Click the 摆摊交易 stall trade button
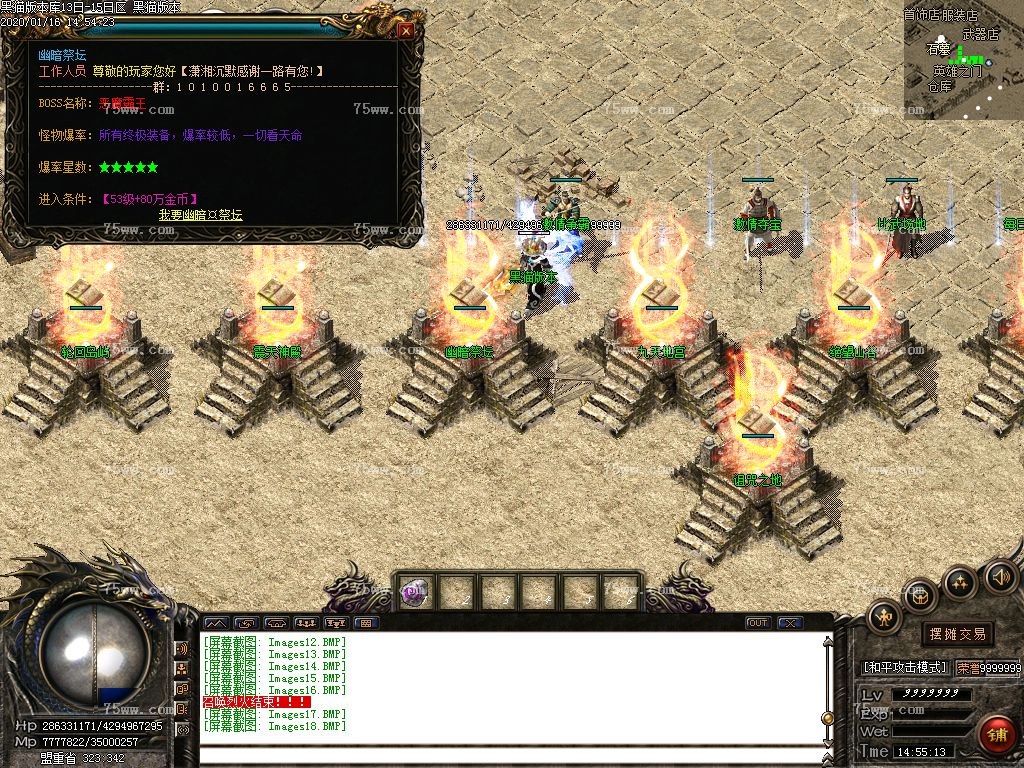Viewport: 1024px width, 768px height. click(x=957, y=634)
